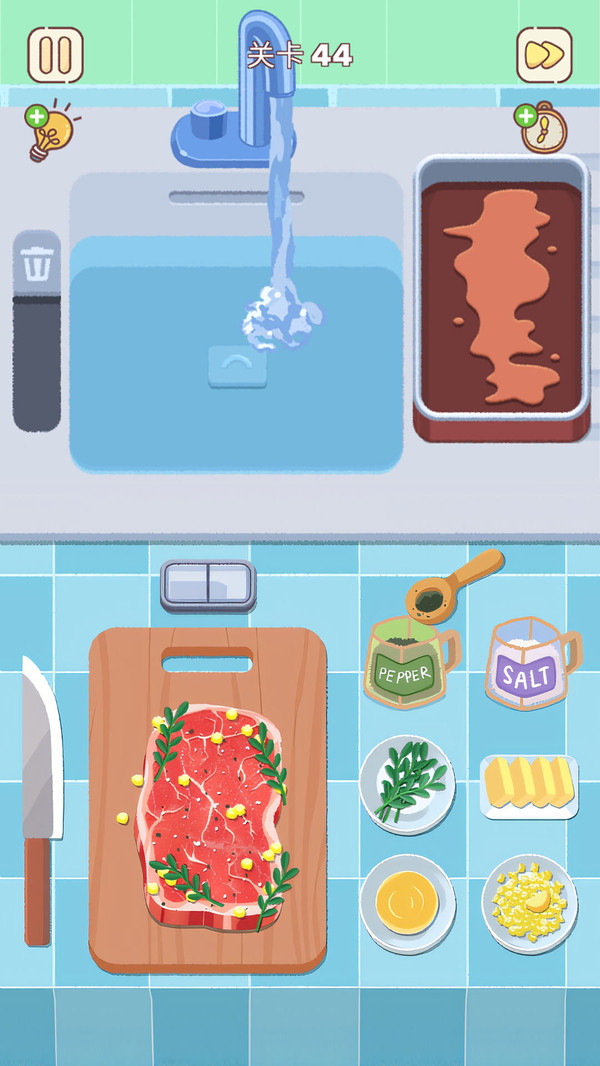
Task: Get a hint from the lightbulb icon
Action: (50, 133)
